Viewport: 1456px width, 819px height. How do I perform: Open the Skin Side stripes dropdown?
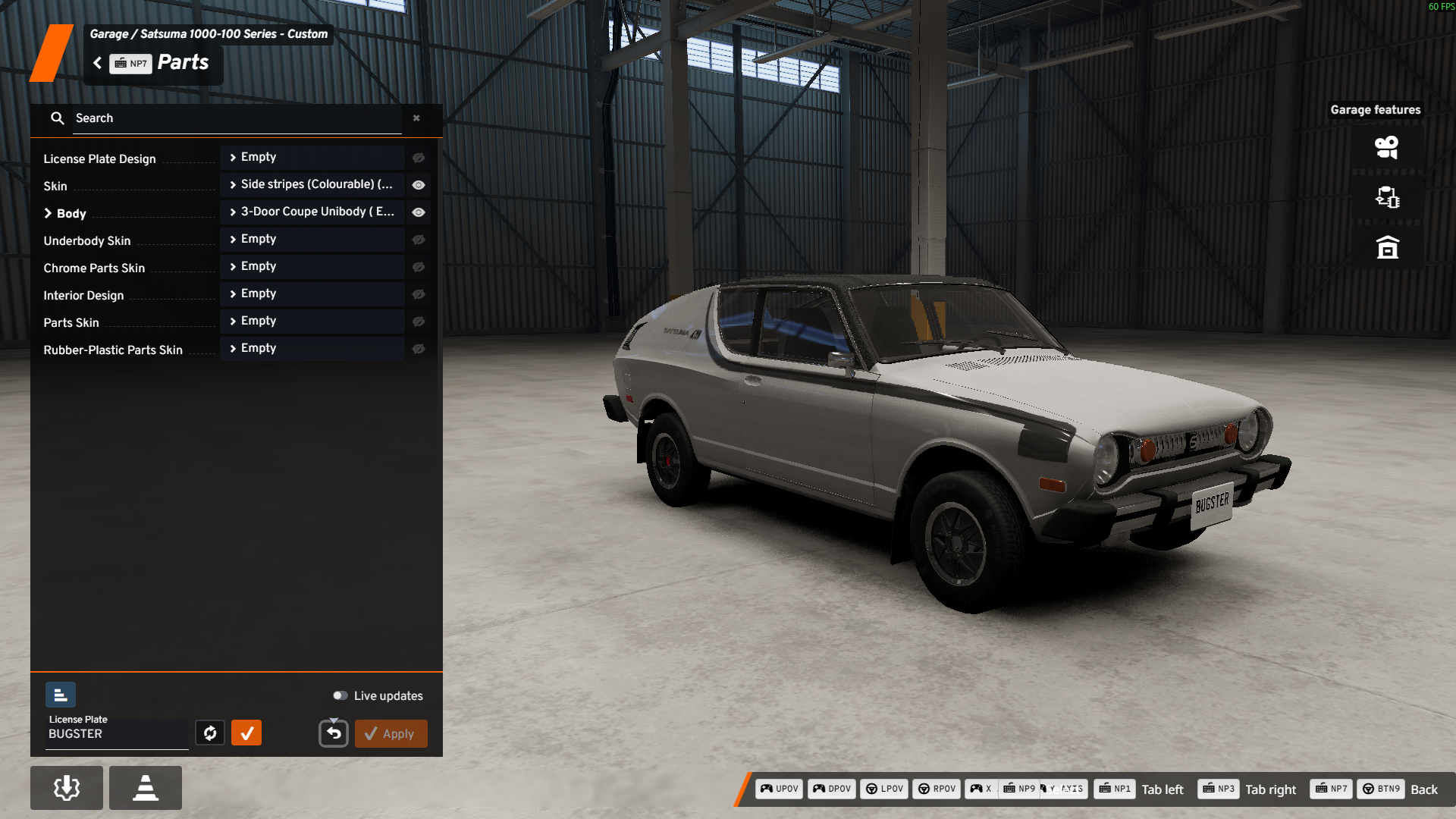pyautogui.click(x=312, y=185)
